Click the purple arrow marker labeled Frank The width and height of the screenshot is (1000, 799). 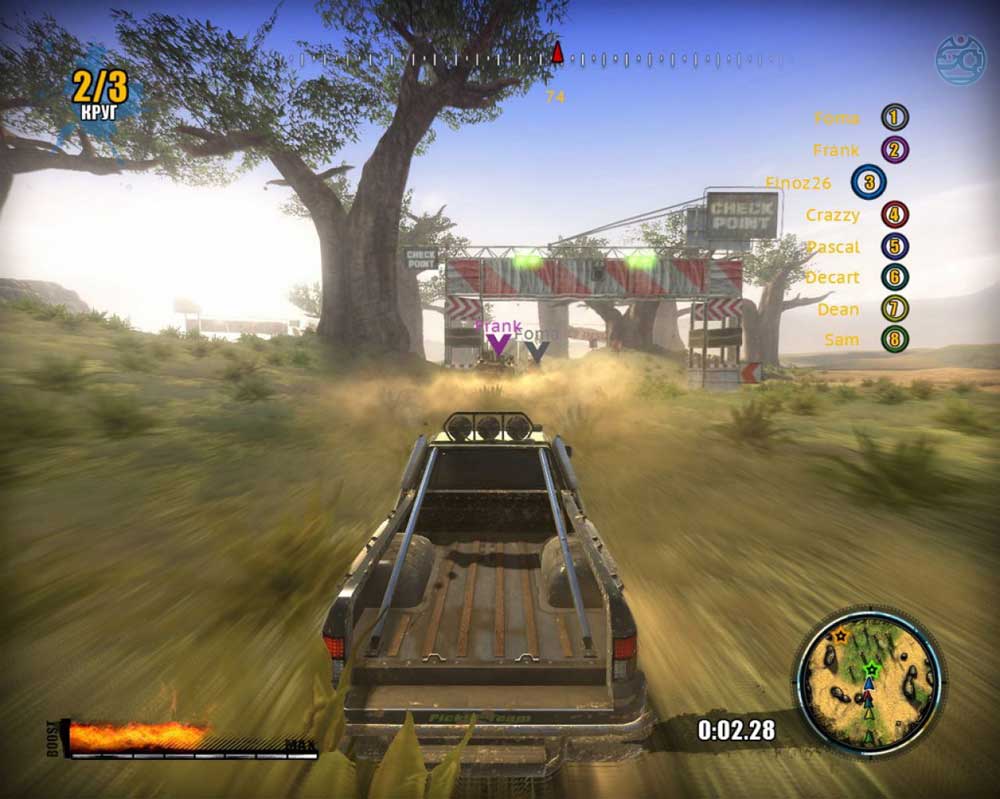[x=498, y=346]
